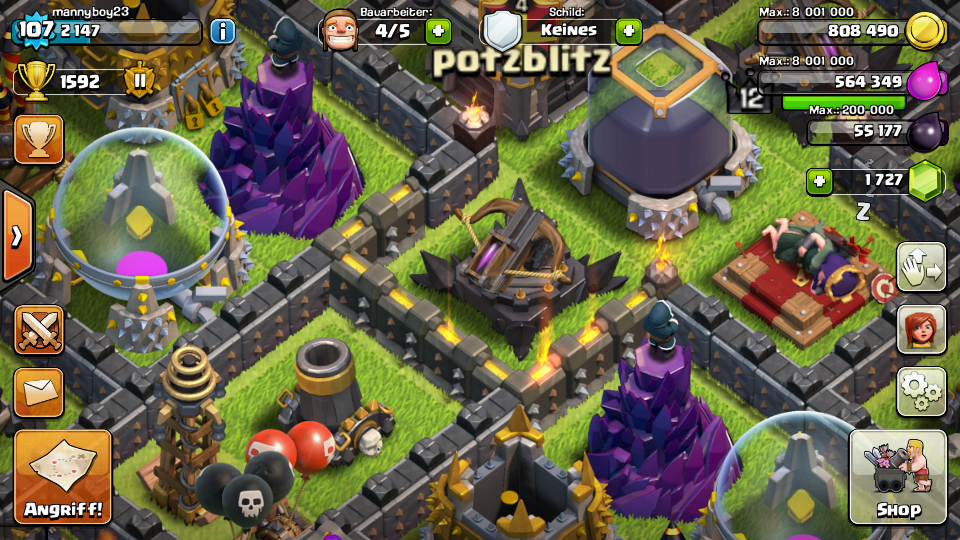Open the envelope messages button
The image size is (960, 540).
pos(39,391)
